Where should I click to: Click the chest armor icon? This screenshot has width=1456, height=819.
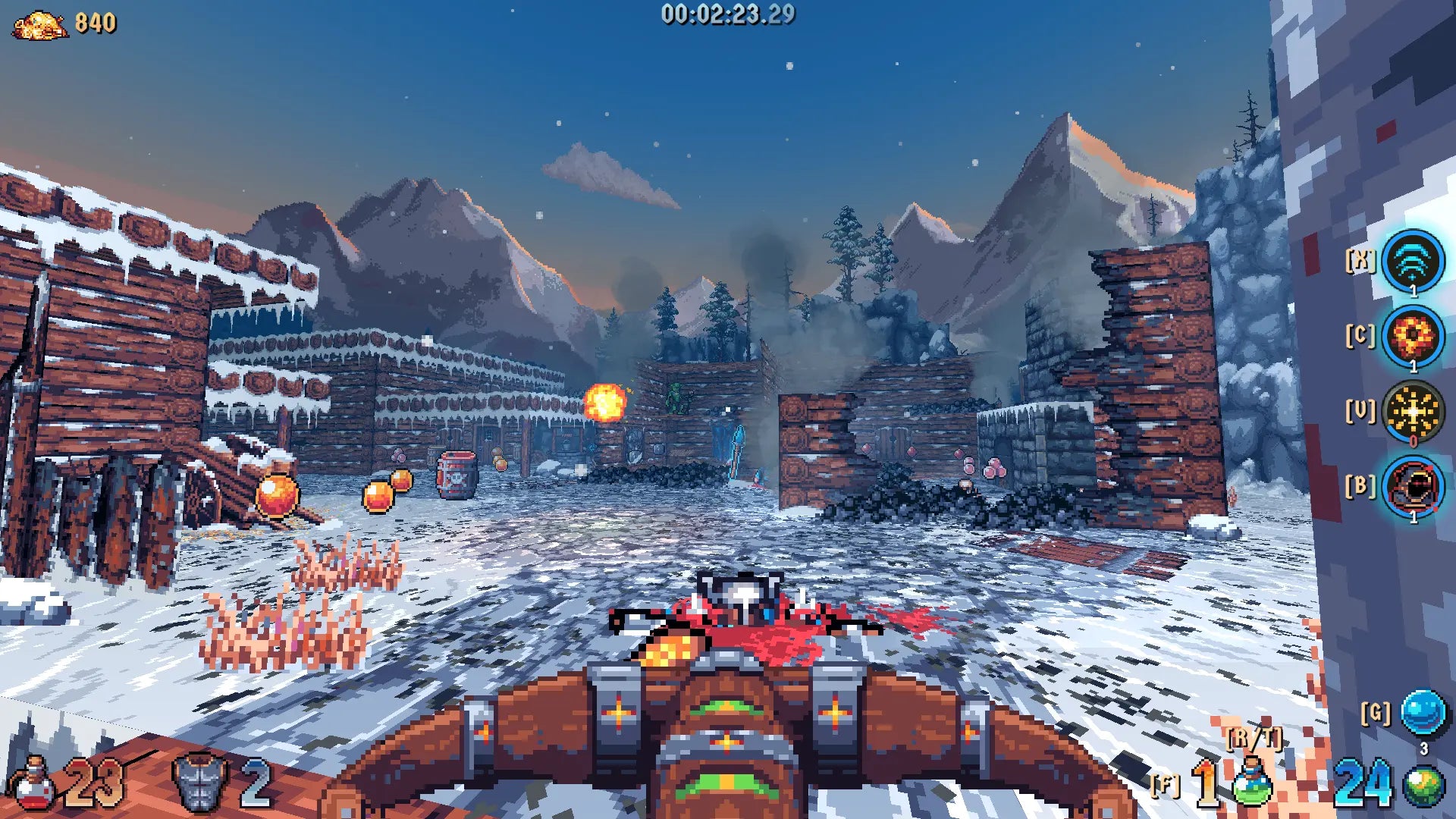pyautogui.click(x=200, y=783)
